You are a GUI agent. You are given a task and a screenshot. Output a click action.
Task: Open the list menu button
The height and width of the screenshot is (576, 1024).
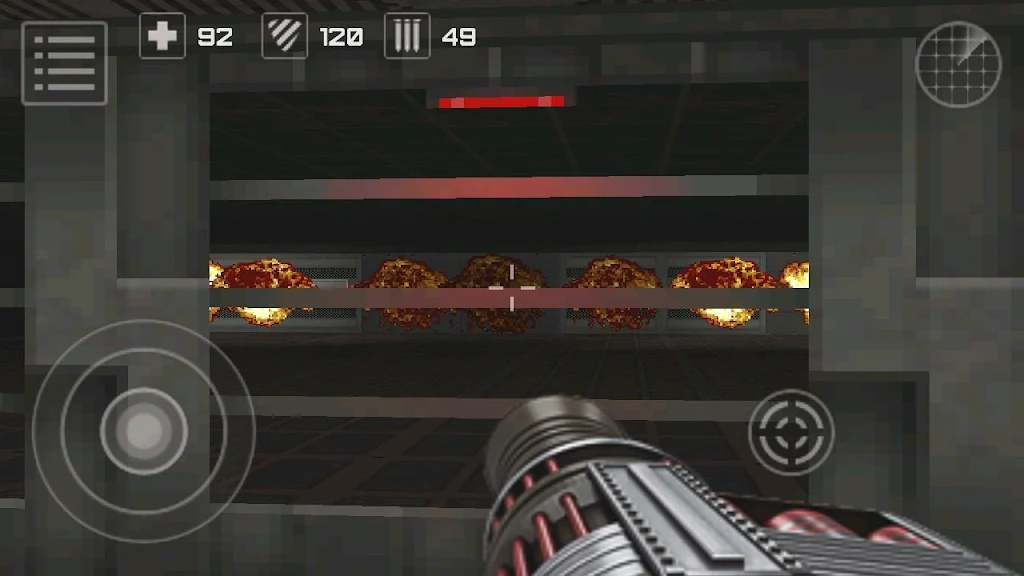pos(64,63)
